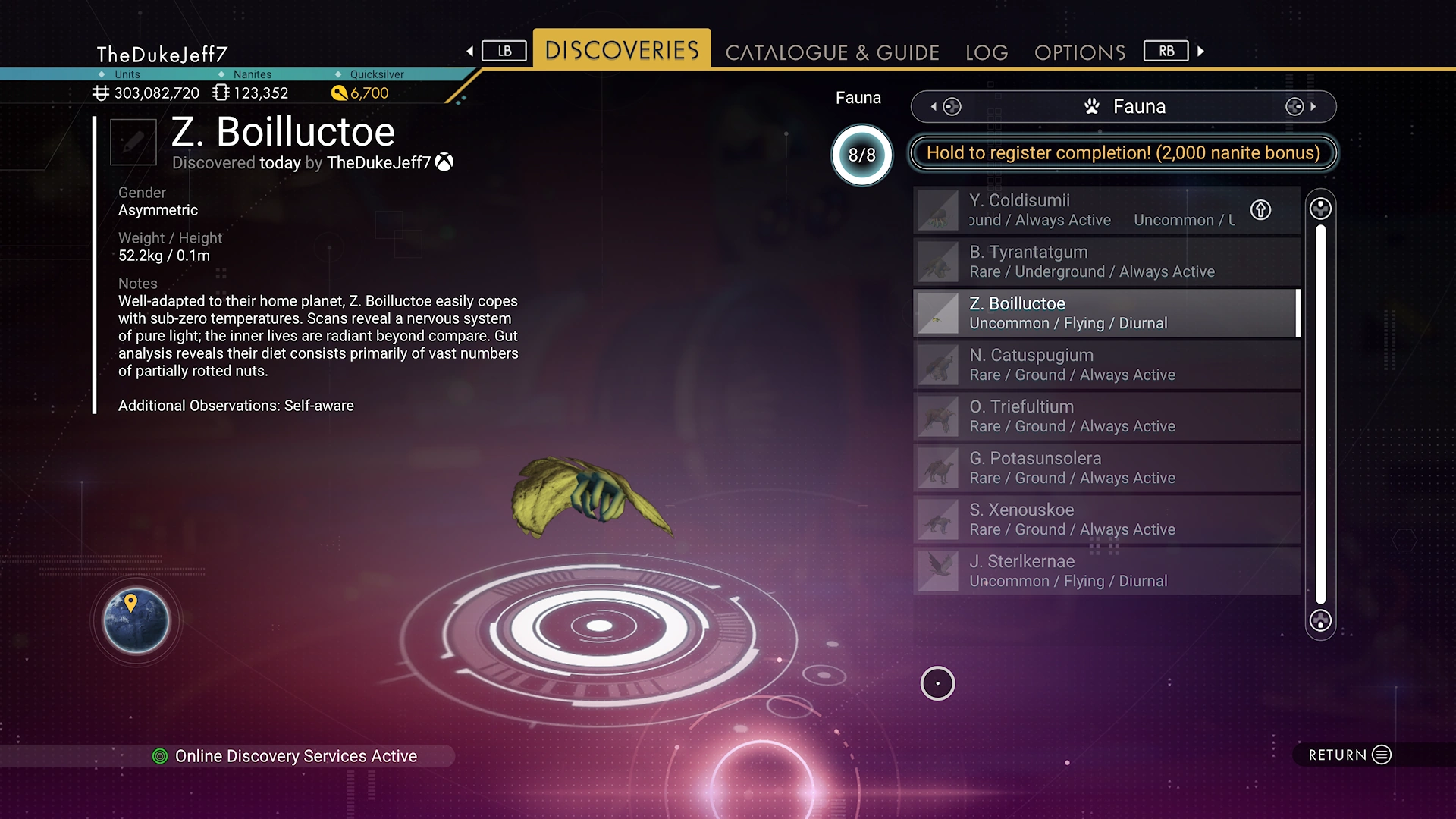Click the Return button
Viewport: 1456px width, 819px height.
[1350, 755]
